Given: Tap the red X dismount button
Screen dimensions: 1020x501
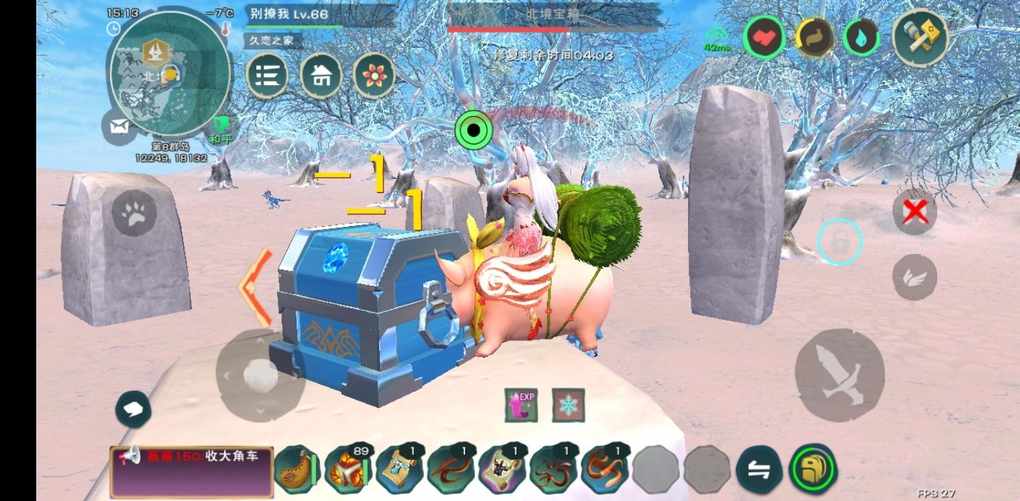Looking at the screenshot, I should click(914, 212).
